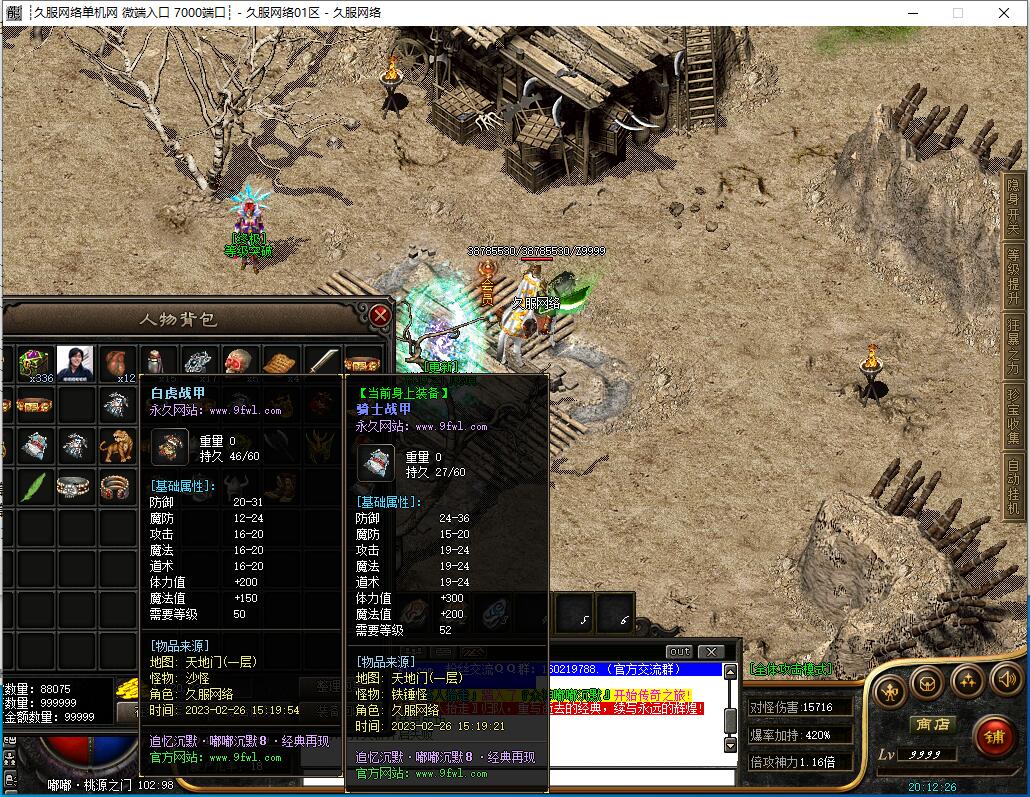This screenshot has height=797, width=1030.
Task: Open the 商店 shop
Action: tap(930, 724)
